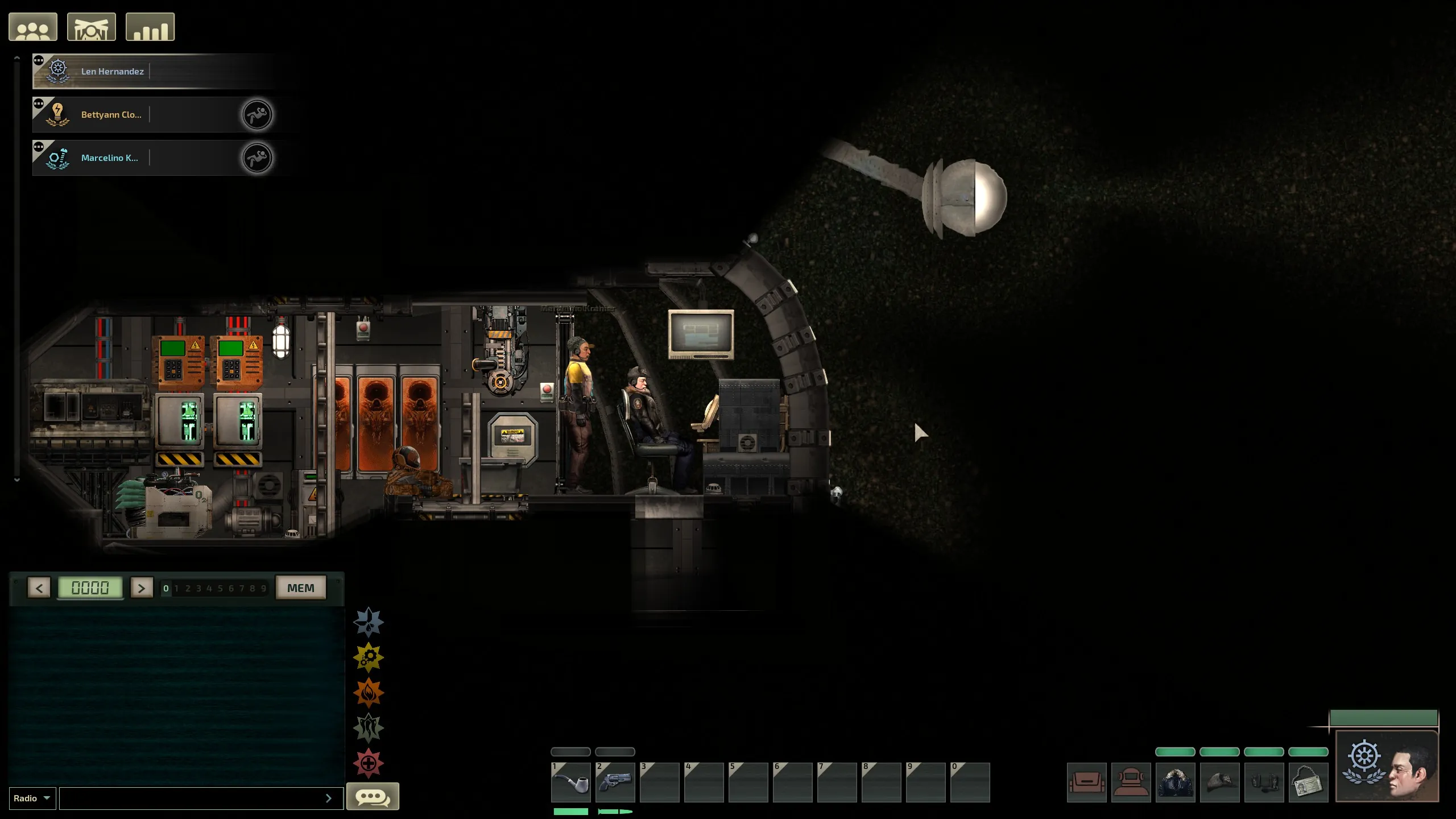Click the MEM channel memory button

point(300,588)
